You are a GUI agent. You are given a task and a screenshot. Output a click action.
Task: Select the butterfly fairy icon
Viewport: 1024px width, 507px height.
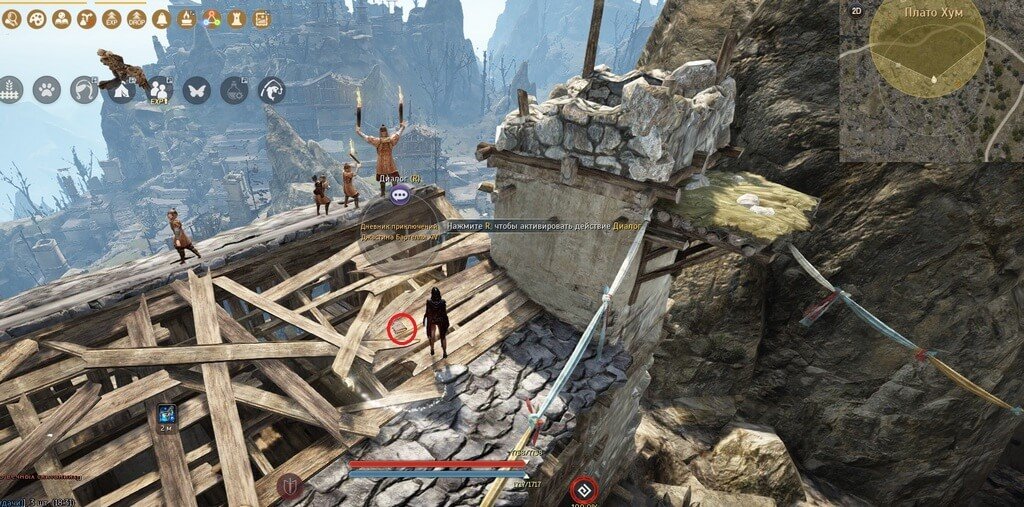pos(197,90)
